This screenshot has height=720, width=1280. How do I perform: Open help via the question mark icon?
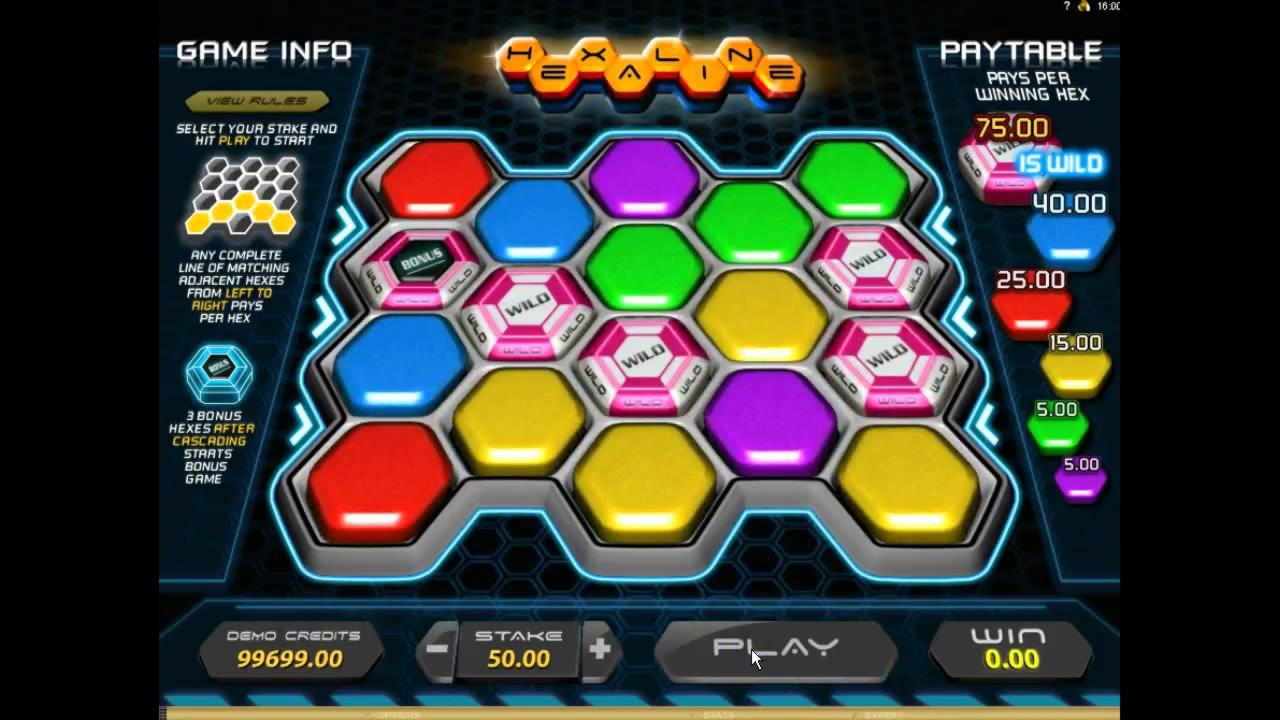point(1066,6)
